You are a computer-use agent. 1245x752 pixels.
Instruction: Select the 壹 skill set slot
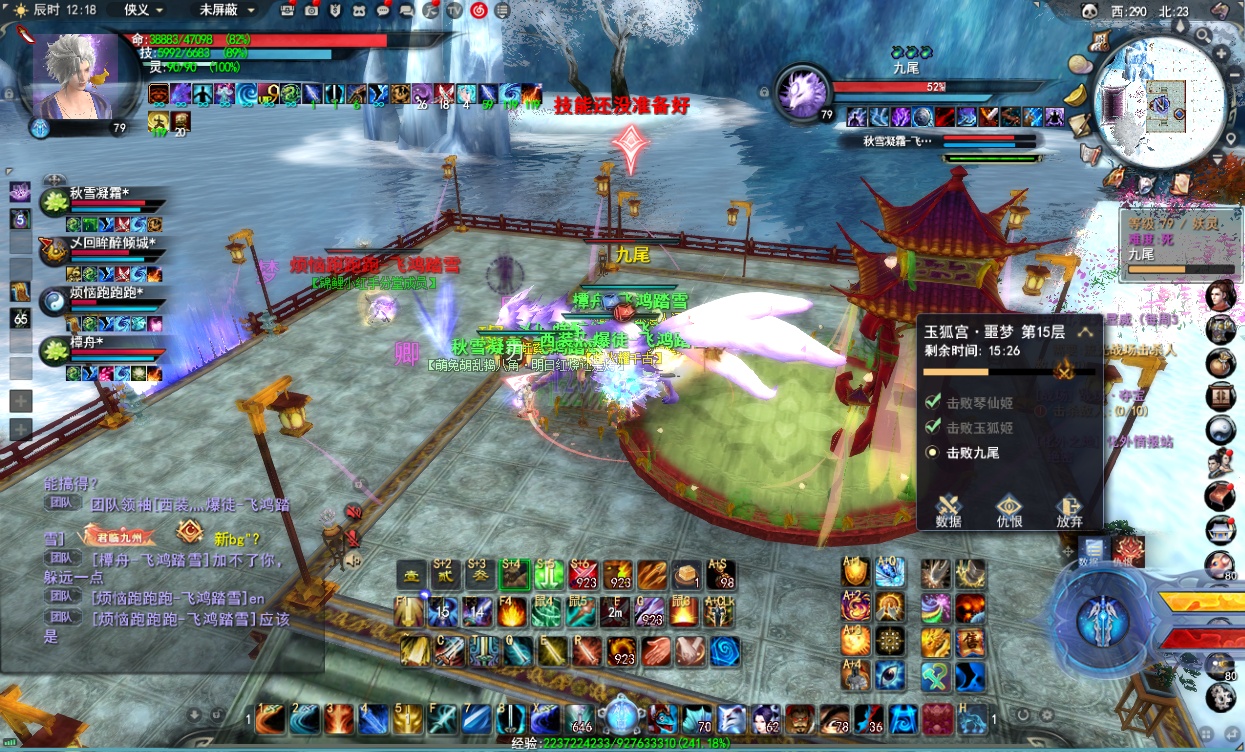tap(411, 574)
